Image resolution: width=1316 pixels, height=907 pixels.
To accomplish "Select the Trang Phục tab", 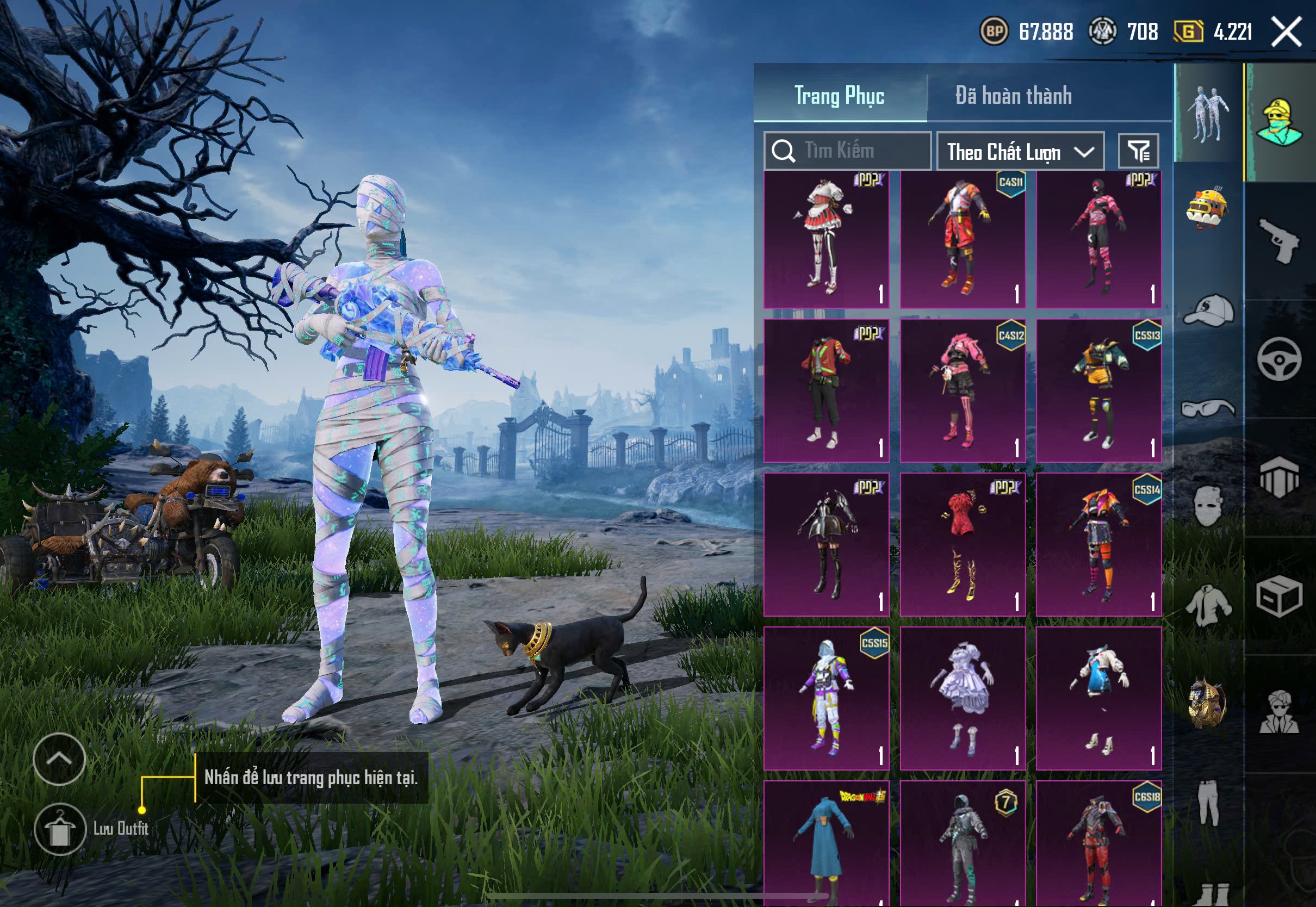I will coord(839,96).
